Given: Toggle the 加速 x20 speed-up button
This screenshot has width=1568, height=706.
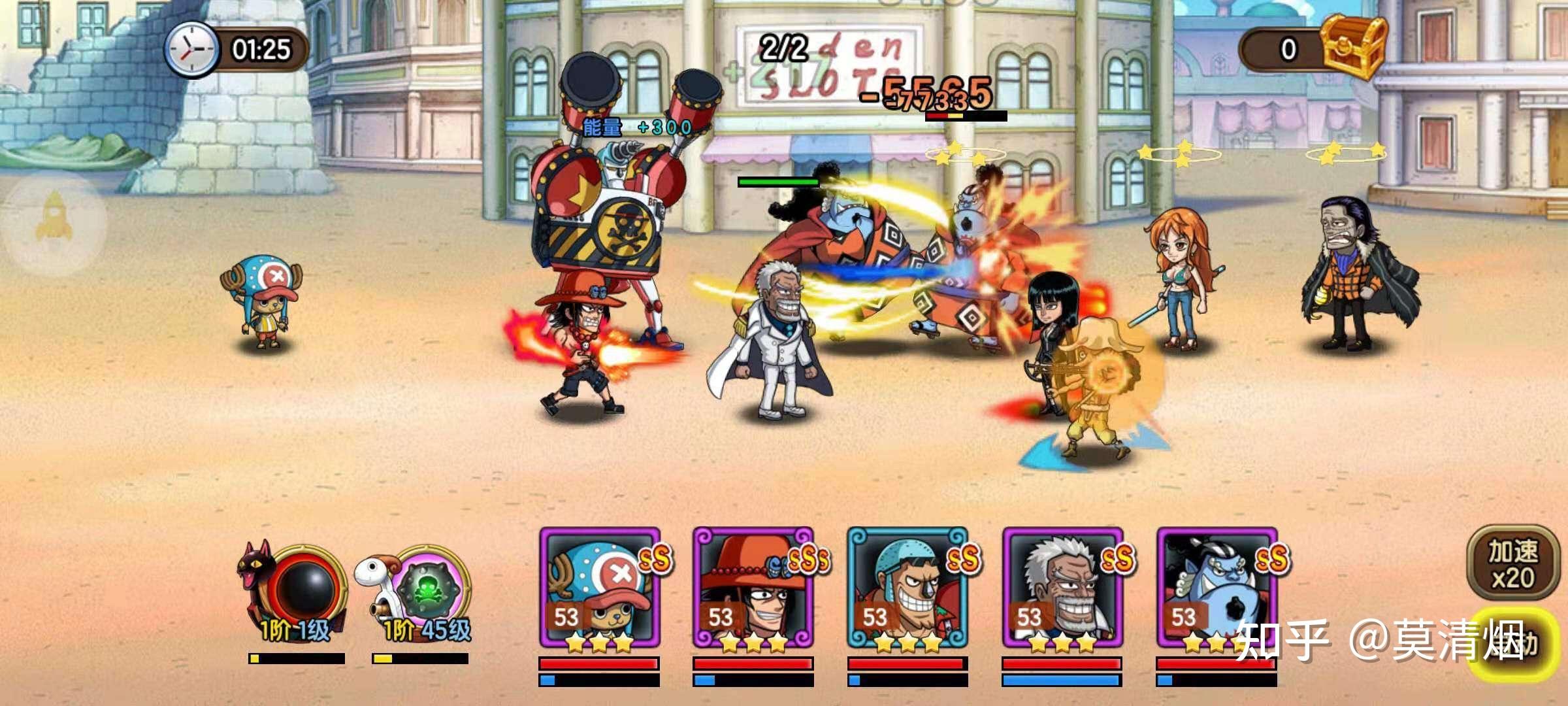Looking at the screenshot, I should coord(1512,565).
